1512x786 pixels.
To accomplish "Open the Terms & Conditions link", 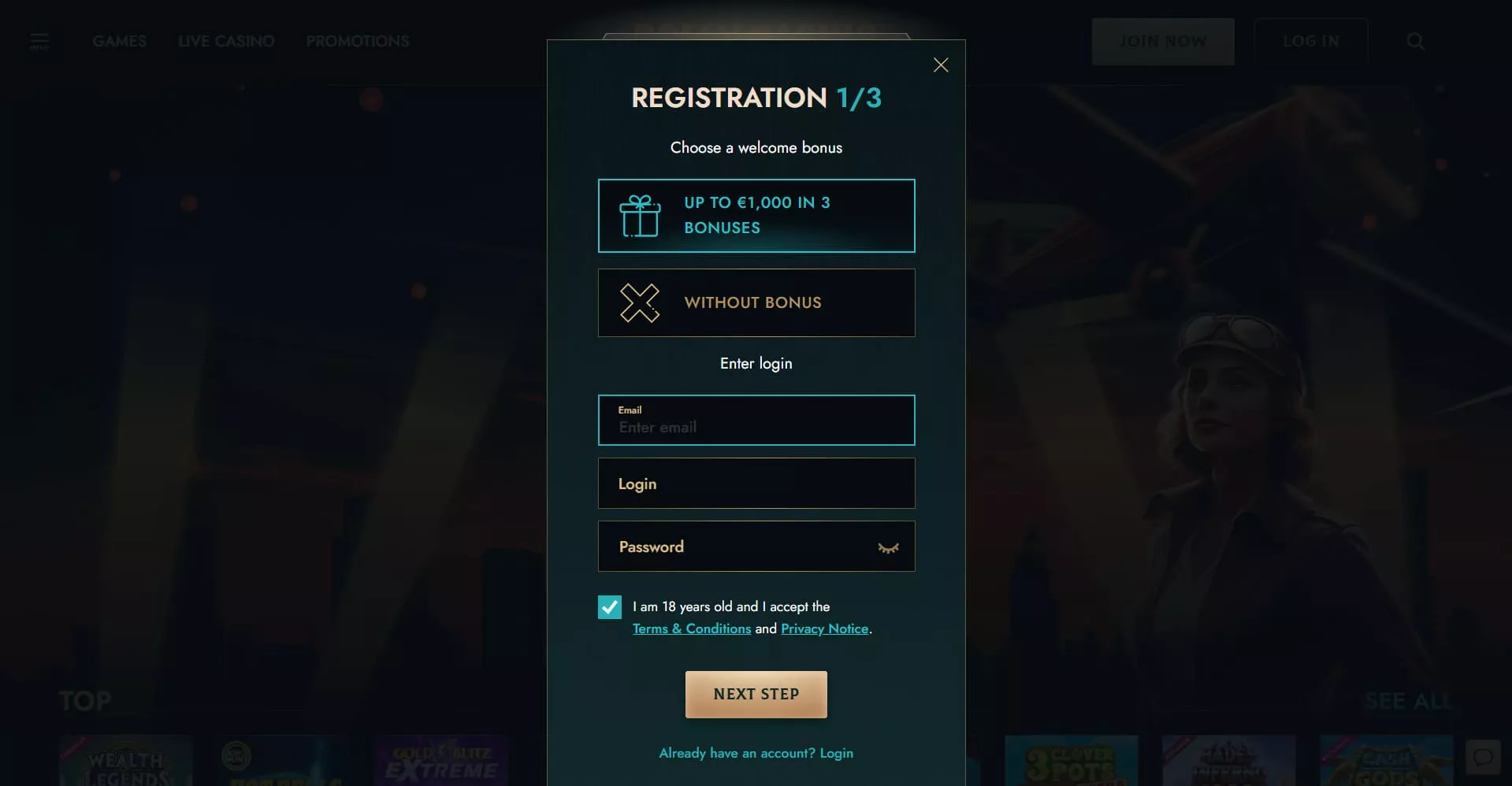I will coord(691,628).
